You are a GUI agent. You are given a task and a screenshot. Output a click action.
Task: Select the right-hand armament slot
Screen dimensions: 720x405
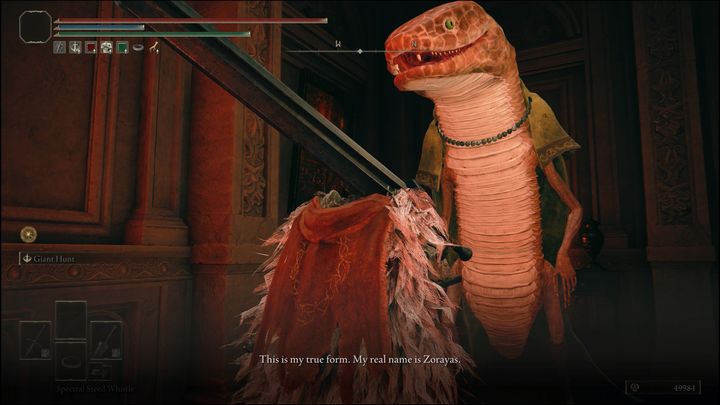click(104, 340)
